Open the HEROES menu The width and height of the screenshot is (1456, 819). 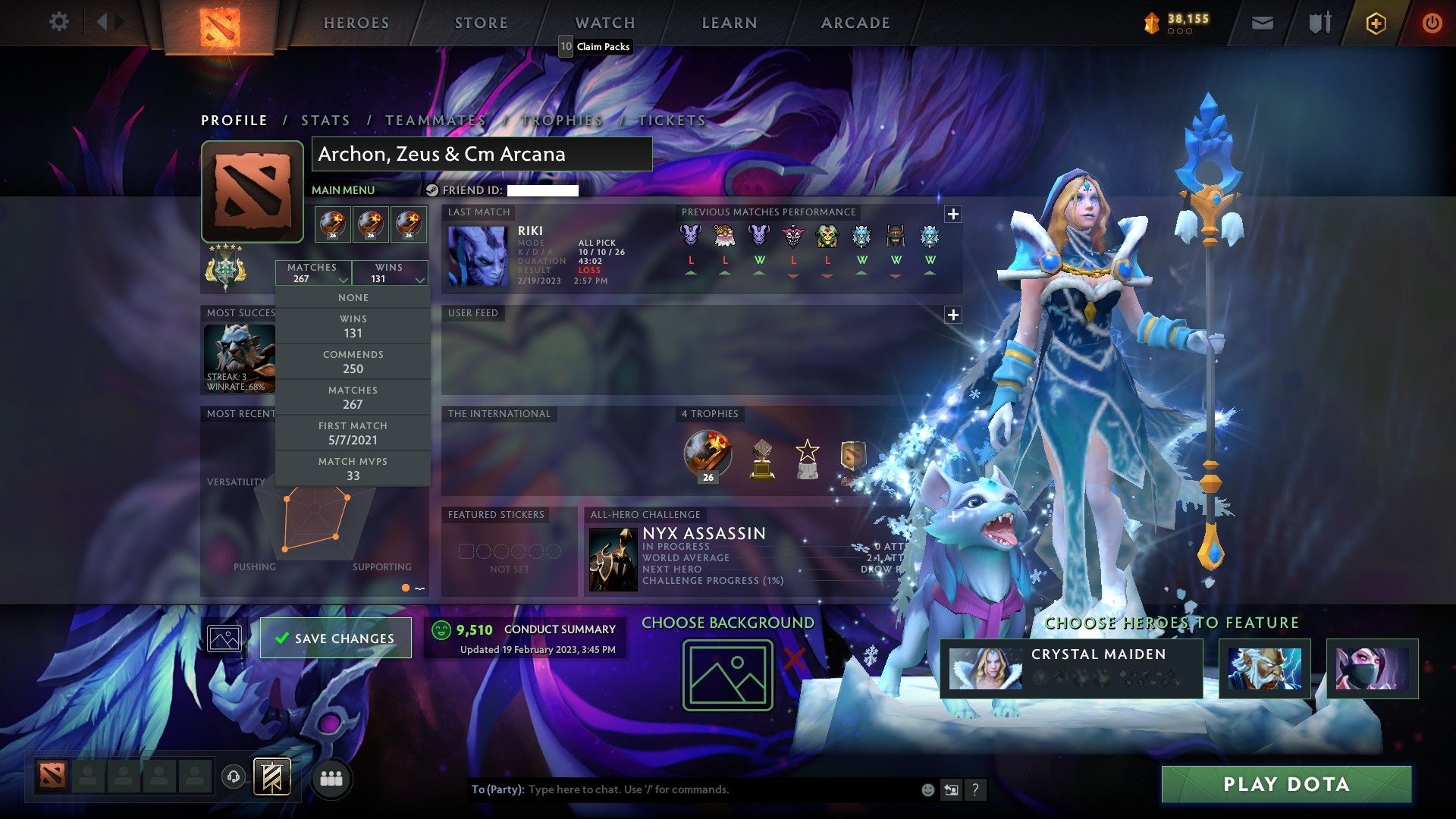click(x=355, y=23)
